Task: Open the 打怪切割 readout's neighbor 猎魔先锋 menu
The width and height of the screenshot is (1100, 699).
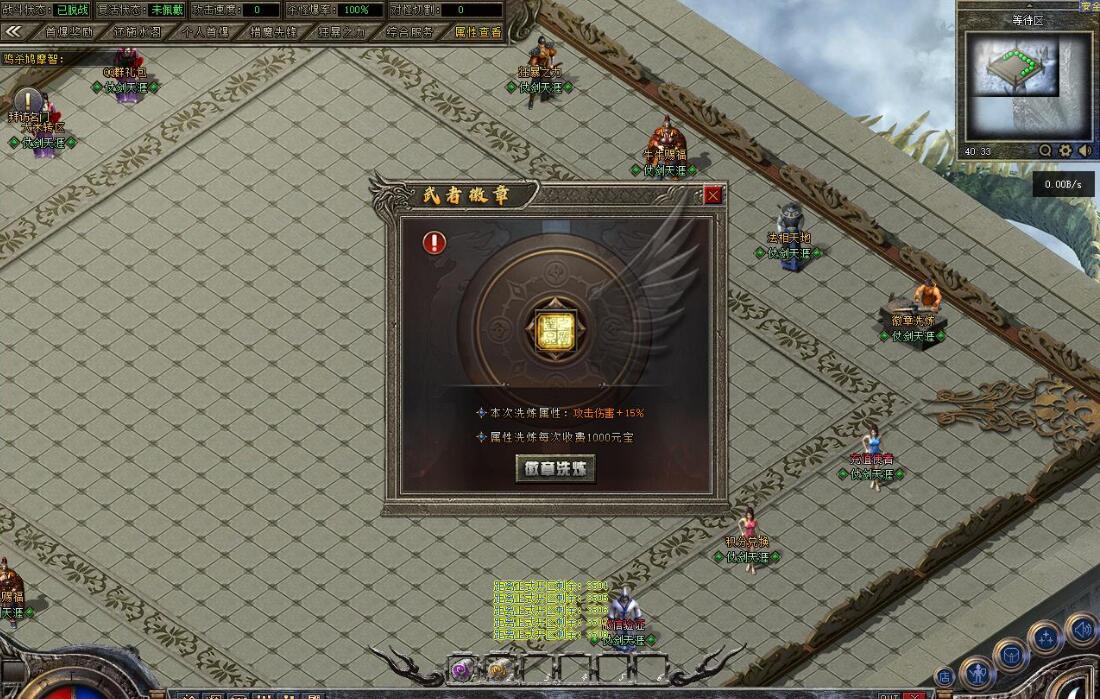Action: click(x=273, y=32)
